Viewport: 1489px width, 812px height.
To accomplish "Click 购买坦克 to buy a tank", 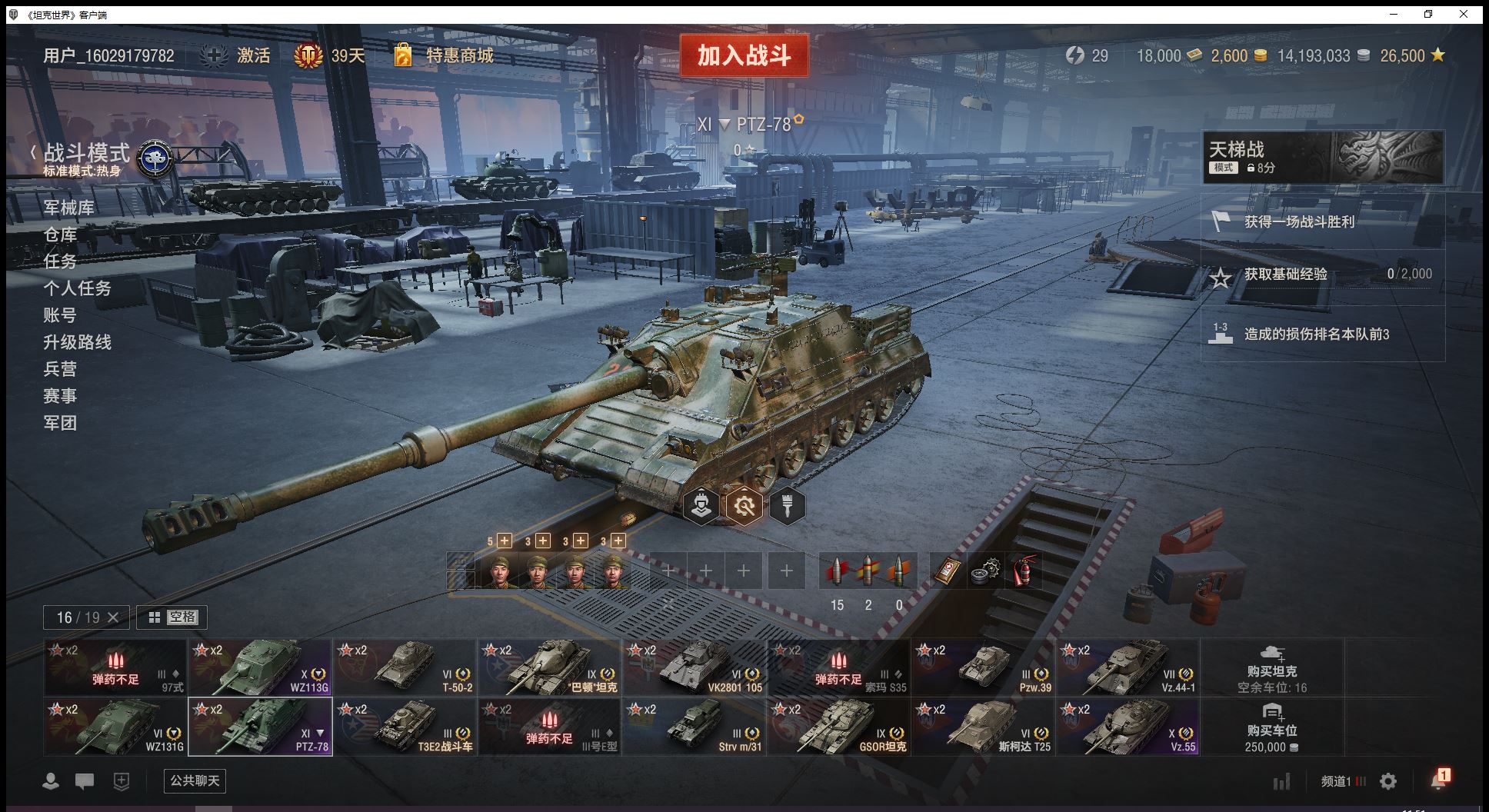I will coord(1271,667).
